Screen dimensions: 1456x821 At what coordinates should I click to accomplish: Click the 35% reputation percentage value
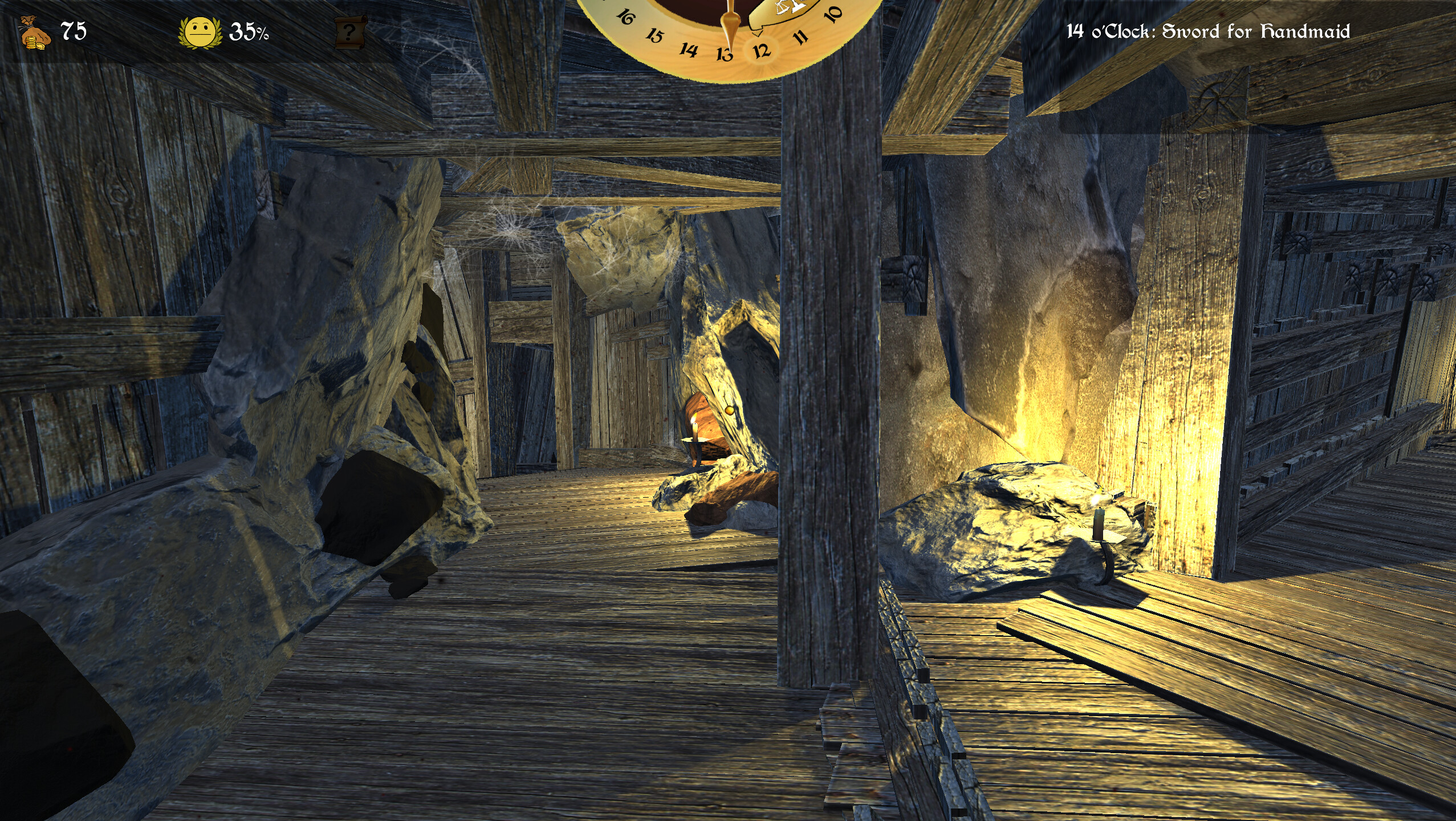point(247,32)
